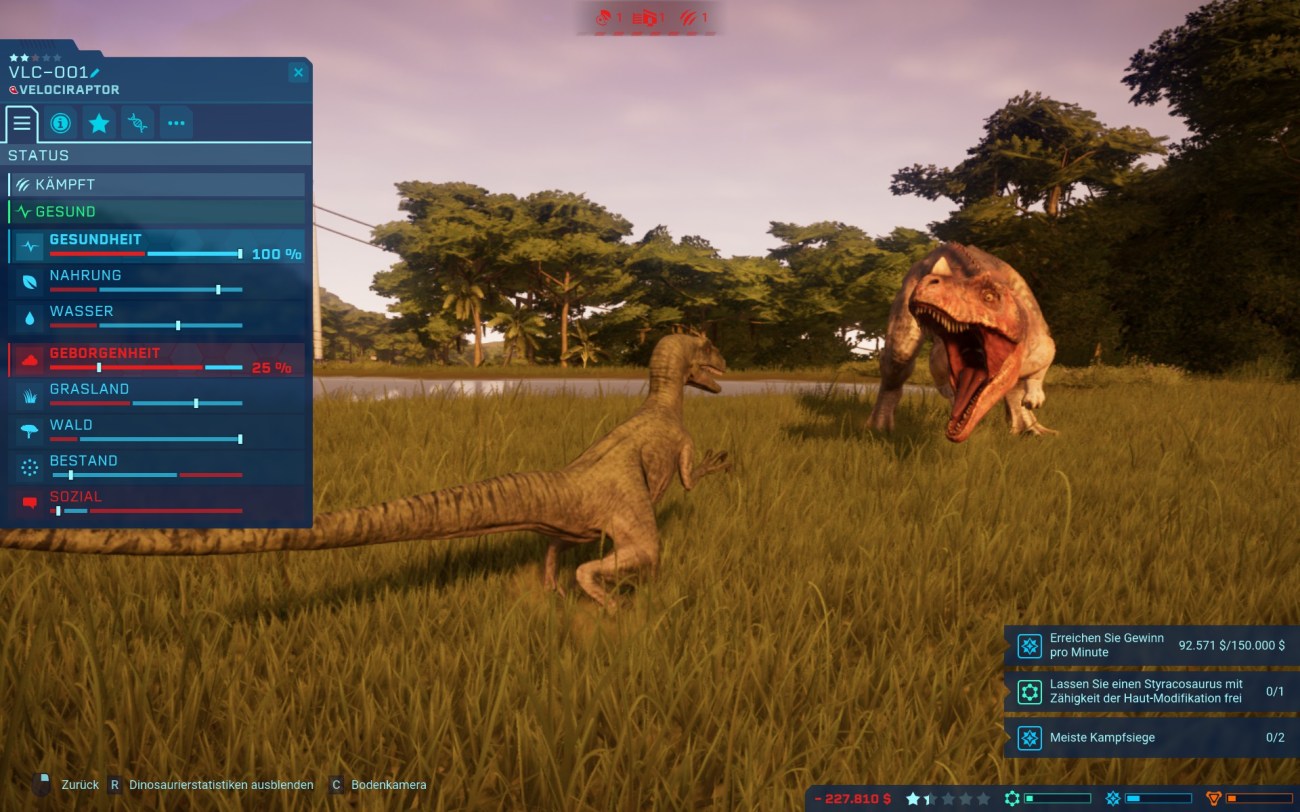Rename the dinosaur with the pencil icon
The height and width of the screenshot is (812, 1300).
click(x=95, y=73)
